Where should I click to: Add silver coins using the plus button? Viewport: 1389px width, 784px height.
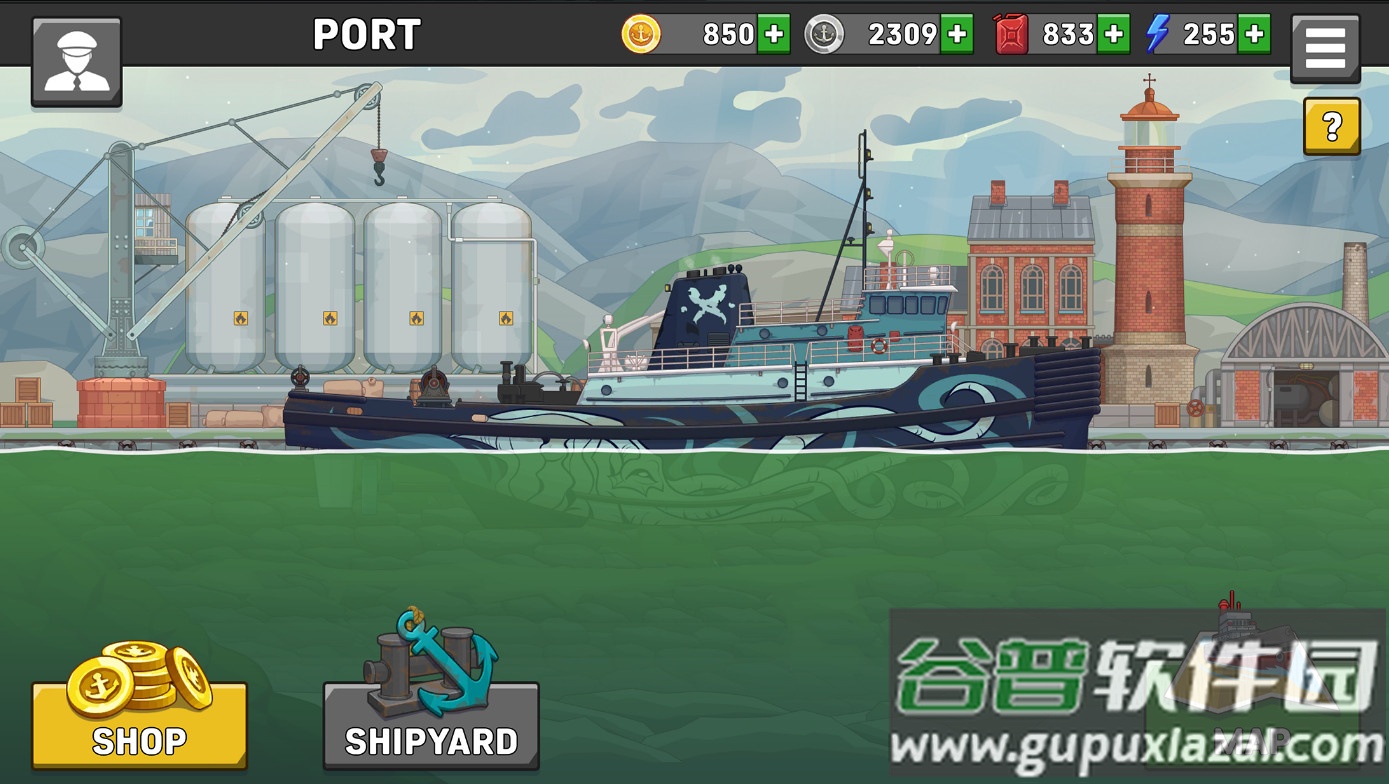[957, 34]
